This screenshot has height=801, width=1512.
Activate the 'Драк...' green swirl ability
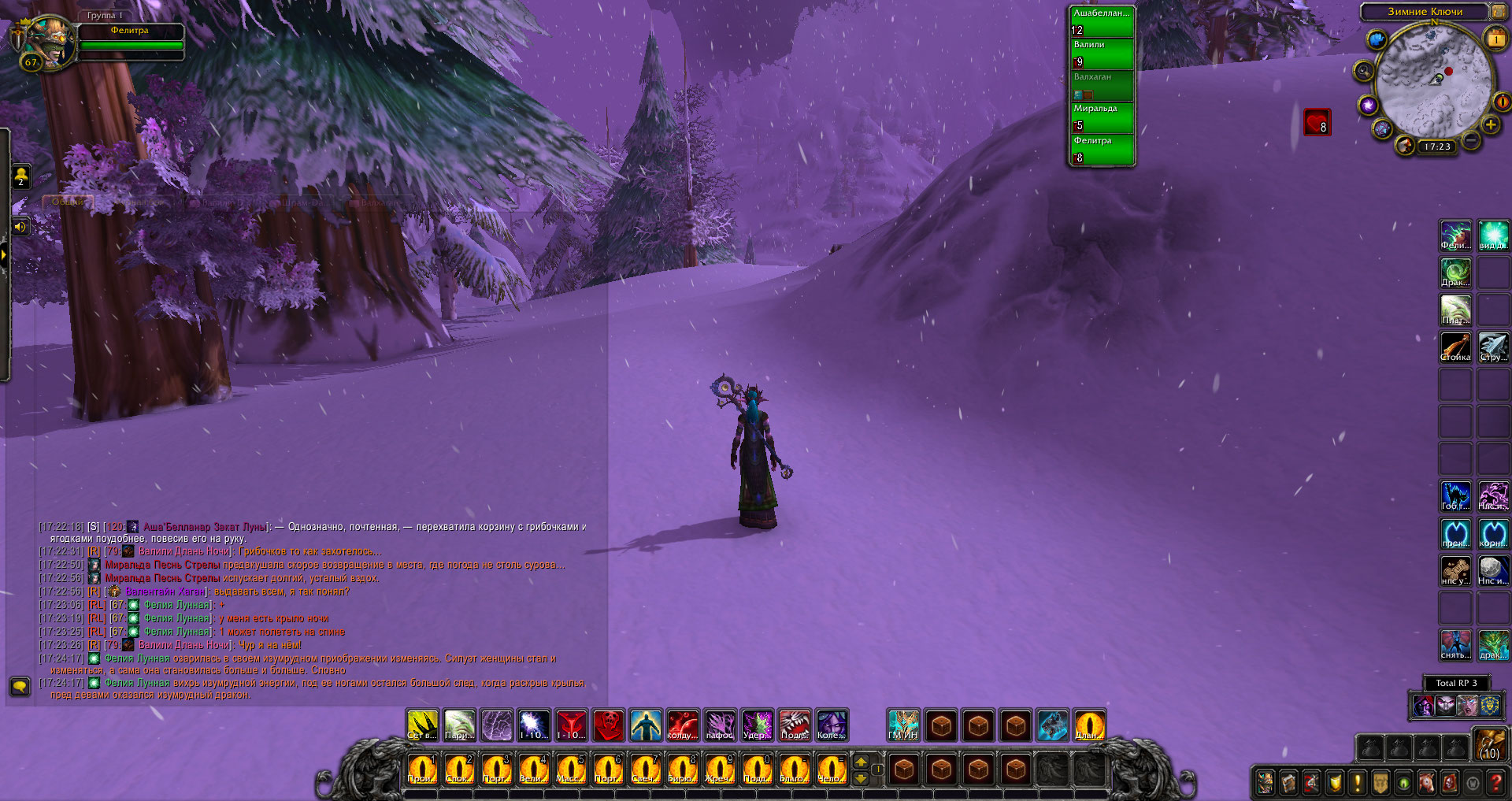(x=1455, y=273)
